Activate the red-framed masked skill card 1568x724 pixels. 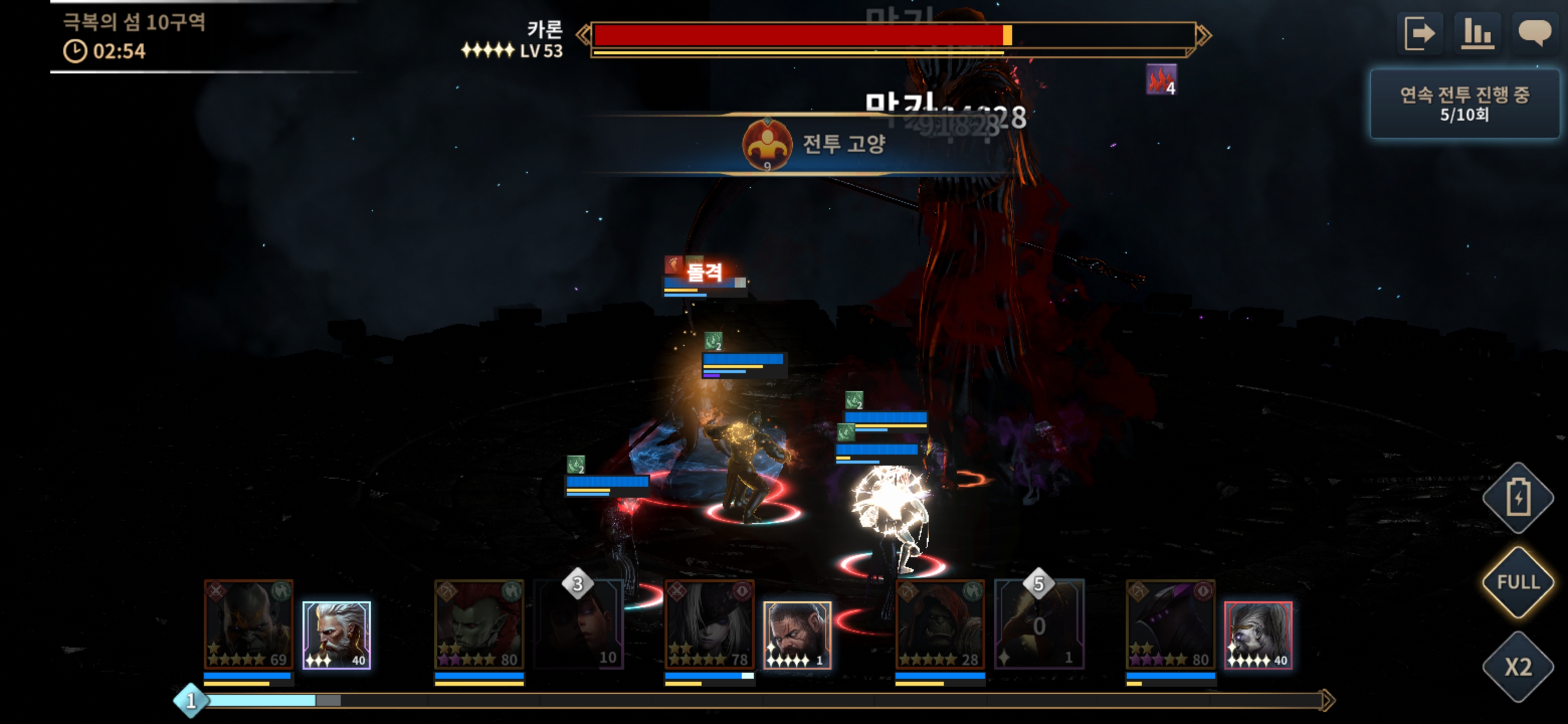point(1257,635)
